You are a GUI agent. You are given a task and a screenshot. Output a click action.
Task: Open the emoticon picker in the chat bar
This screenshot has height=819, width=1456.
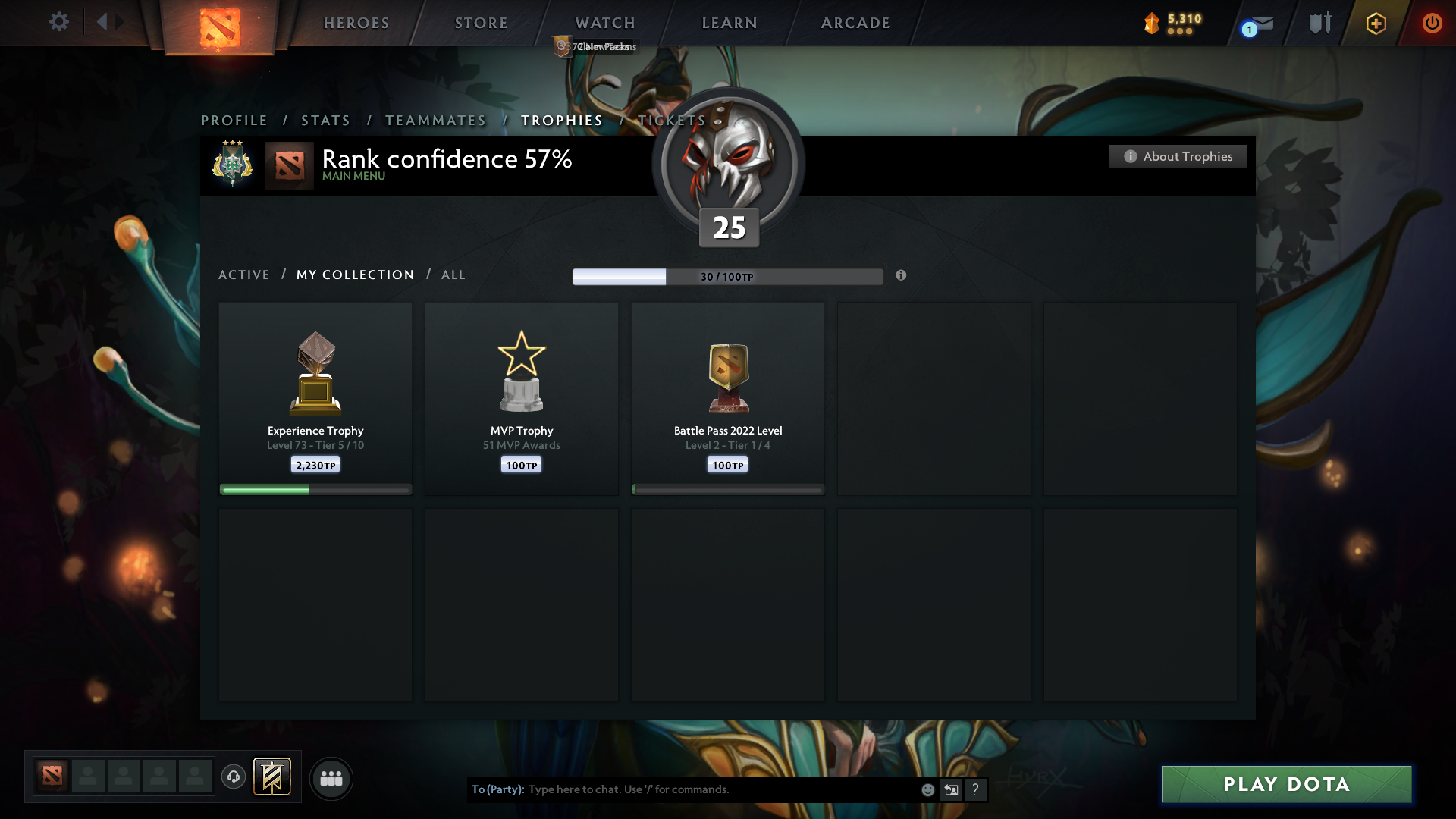click(927, 789)
